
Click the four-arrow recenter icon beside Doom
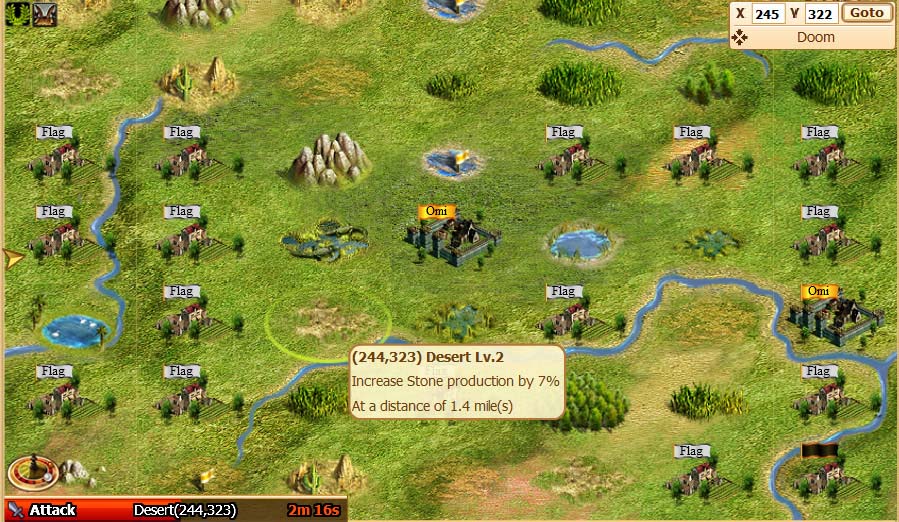[x=740, y=38]
